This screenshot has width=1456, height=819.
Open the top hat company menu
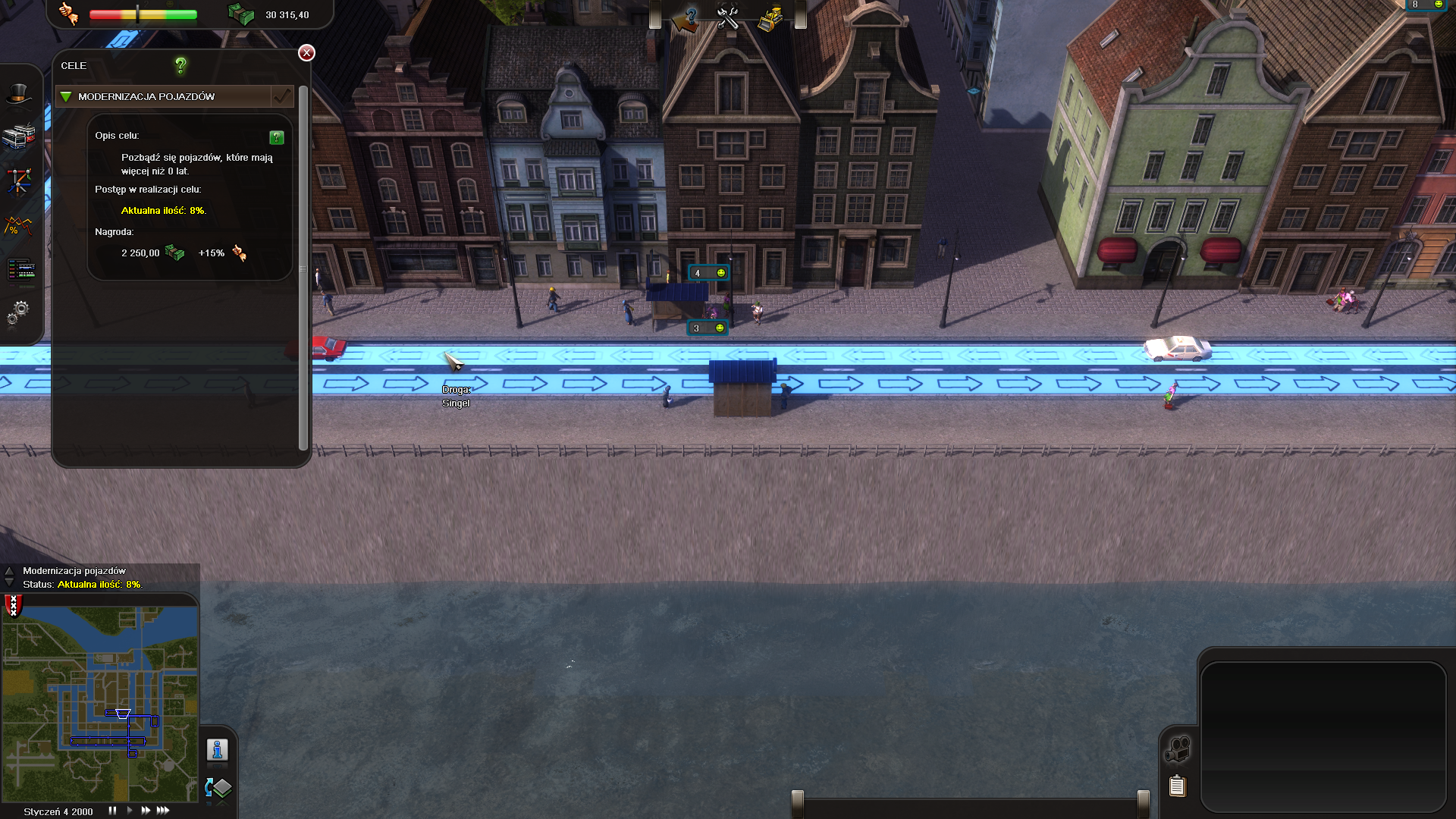click(19, 94)
